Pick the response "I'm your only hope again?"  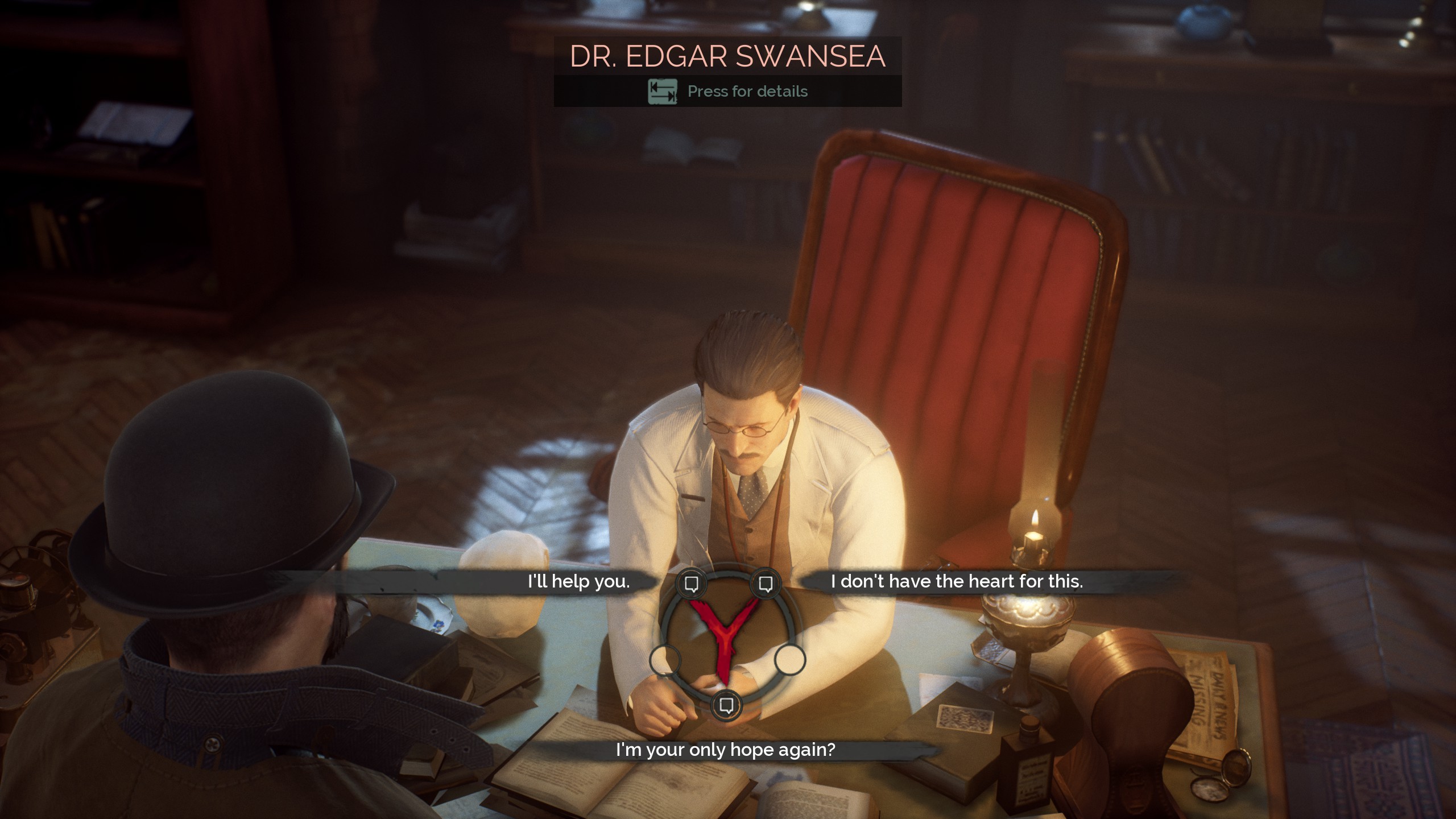[725, 750]
